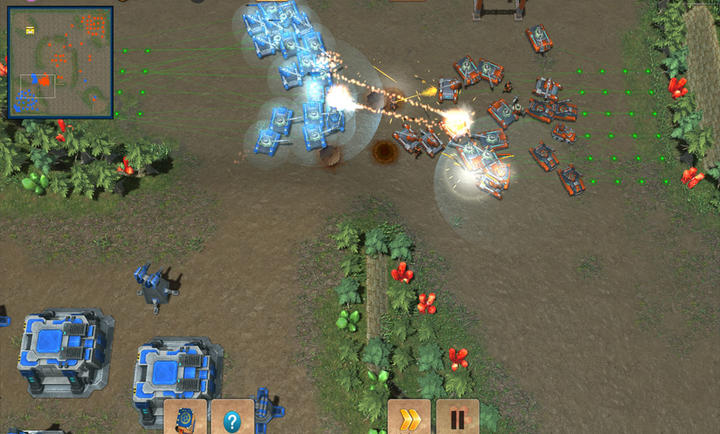The image size is (720, 434).
Task: Open the question mark help button
Action: click(x=232, y=419)
